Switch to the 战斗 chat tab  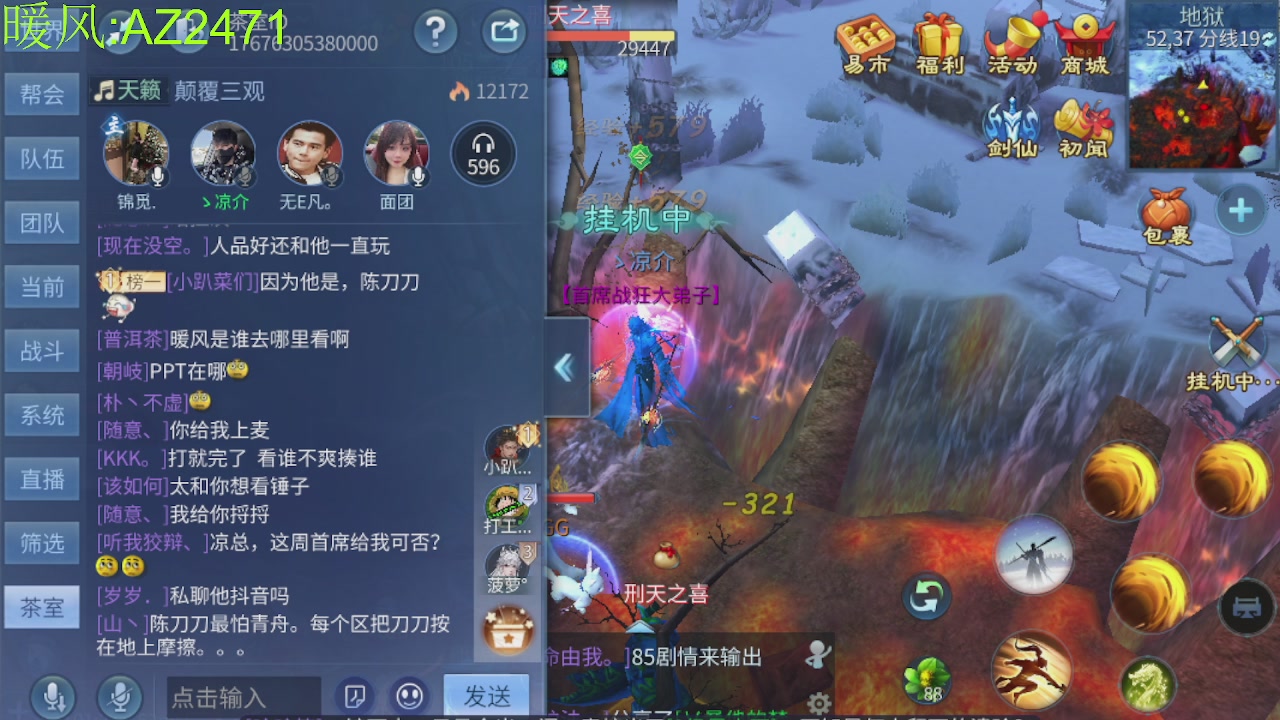tap(41, 351)
